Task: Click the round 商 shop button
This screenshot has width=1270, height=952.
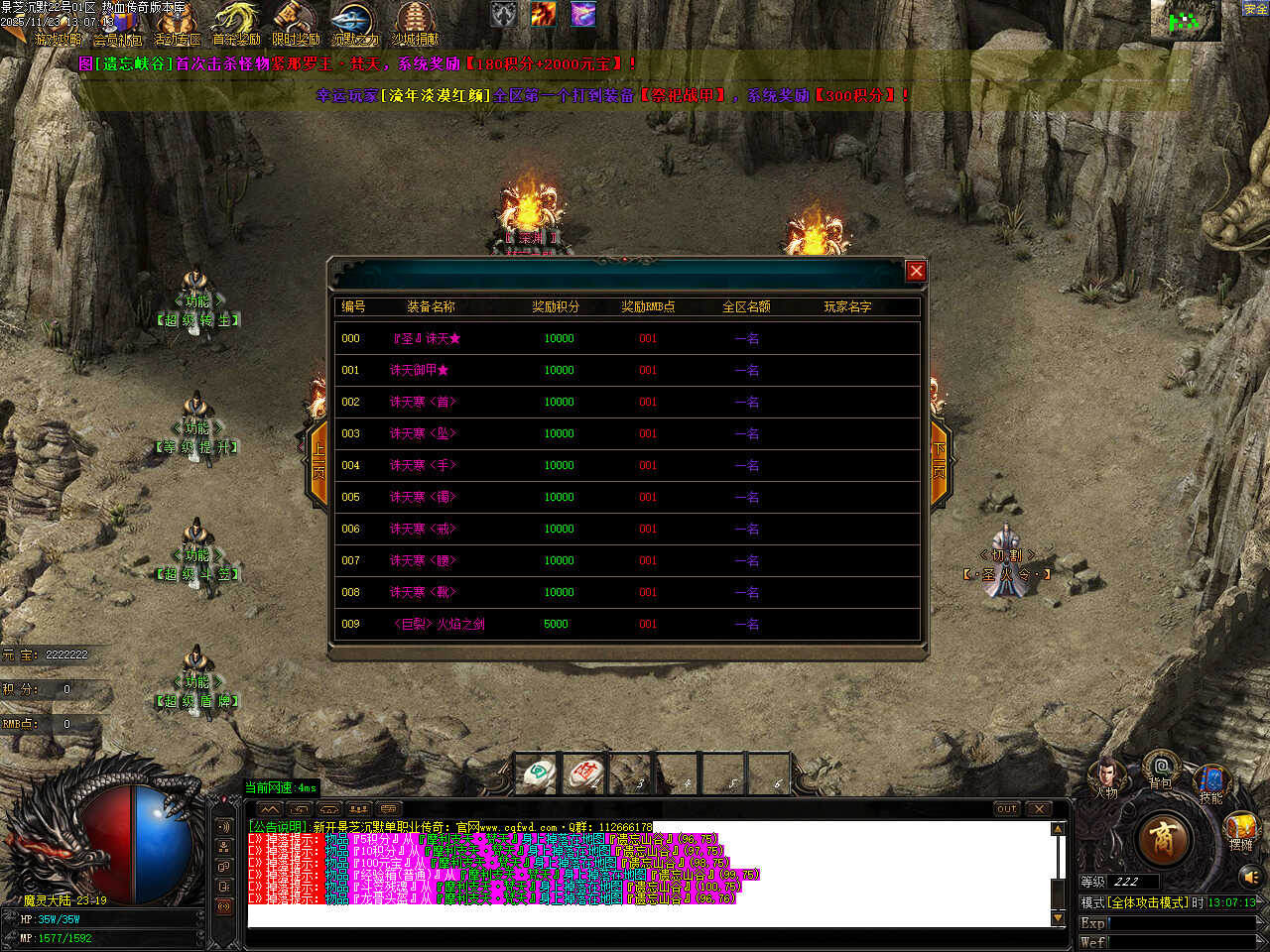Action: pos(1163,839)
